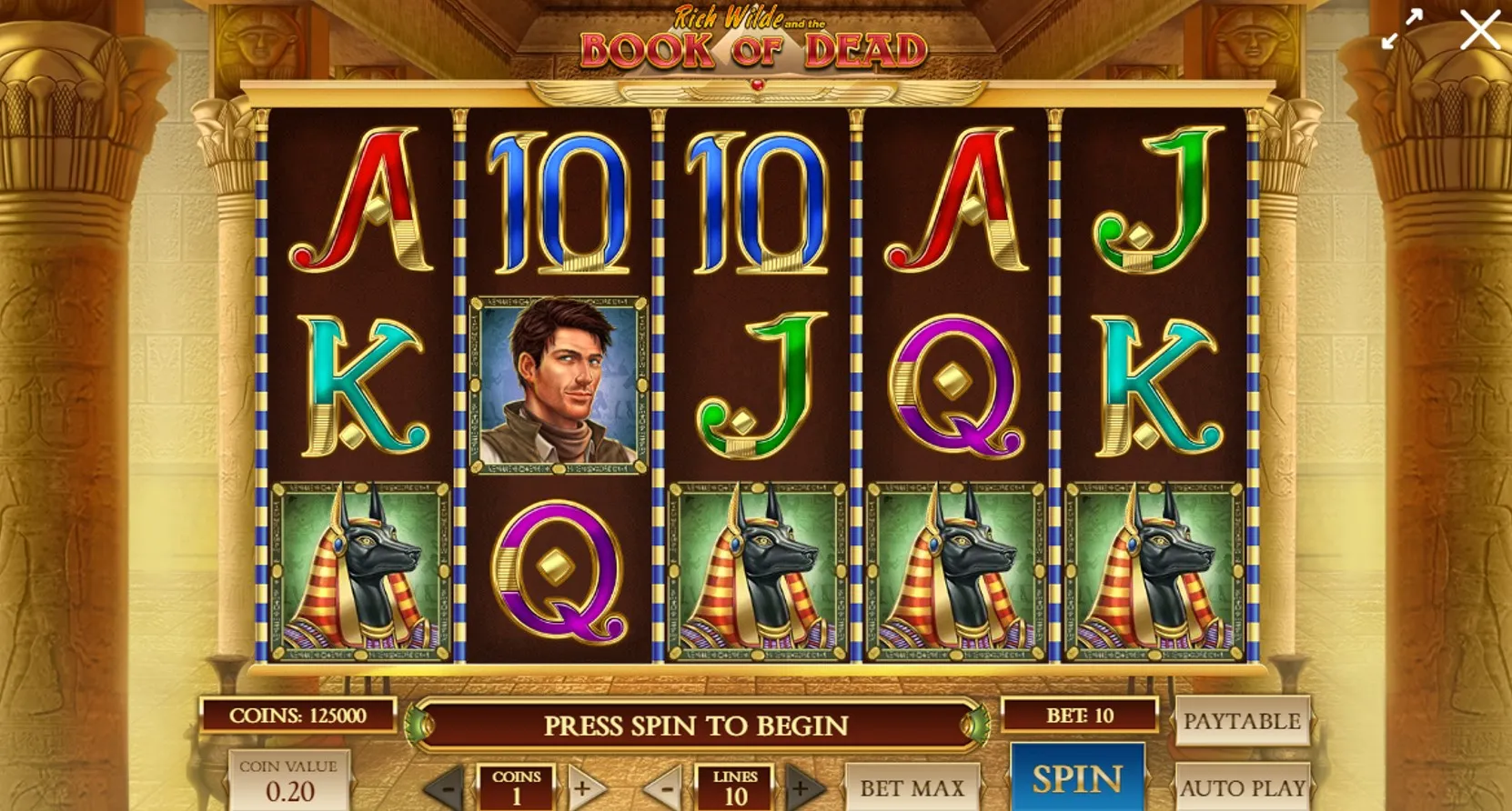Viewport: 1512px width, 811px height.
Task: Open the Paytable
Action: (1242, 722)
